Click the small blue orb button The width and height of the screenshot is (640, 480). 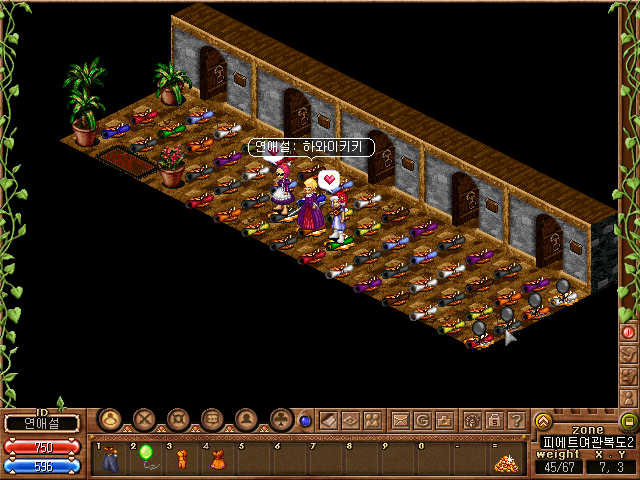click(x=305, y=421)
